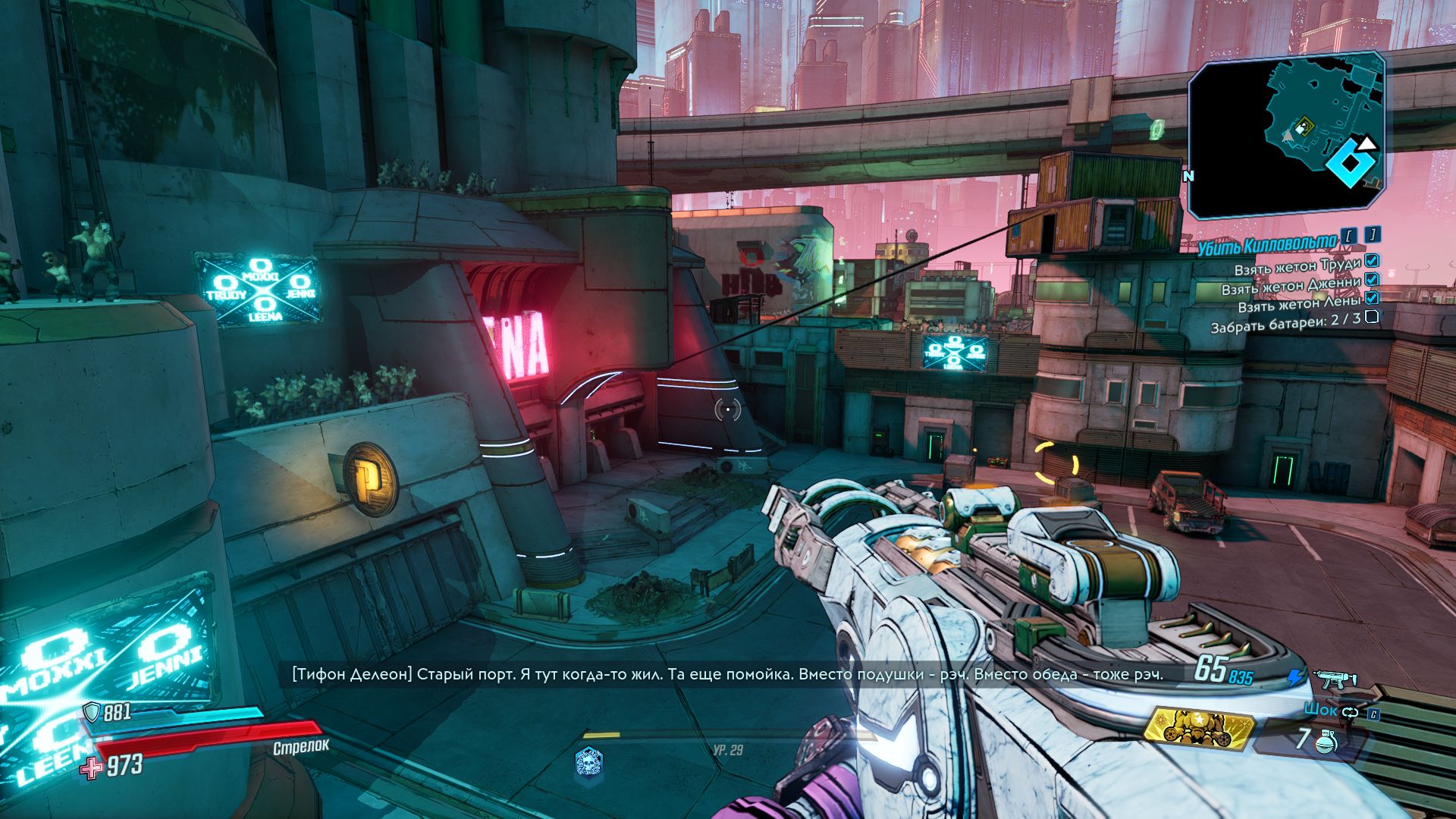Screen dimensions: 1456x819
Task: Click the "Взять жетон Труди" objective checkbox
Action: click(1371, 262)
